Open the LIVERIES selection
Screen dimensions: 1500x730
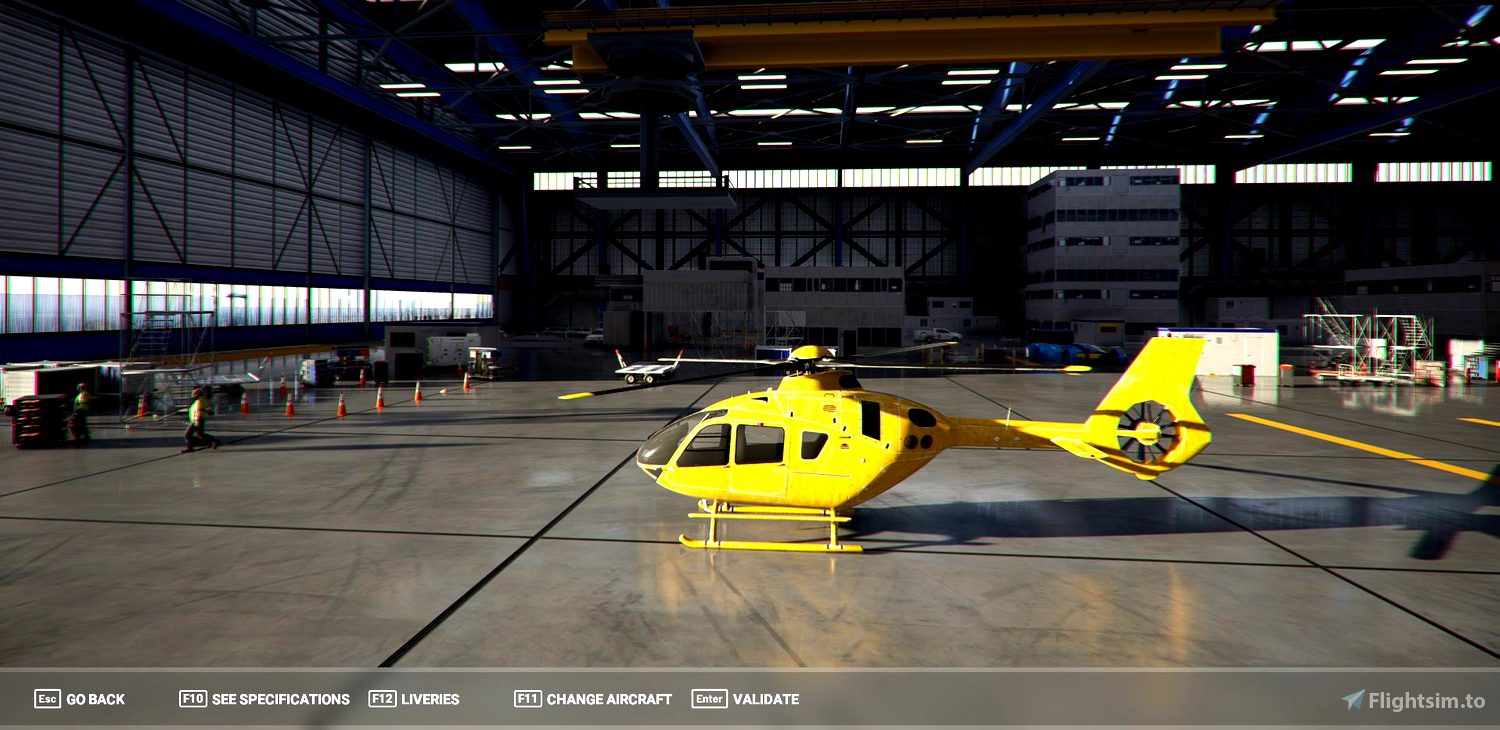coord(430,699)
